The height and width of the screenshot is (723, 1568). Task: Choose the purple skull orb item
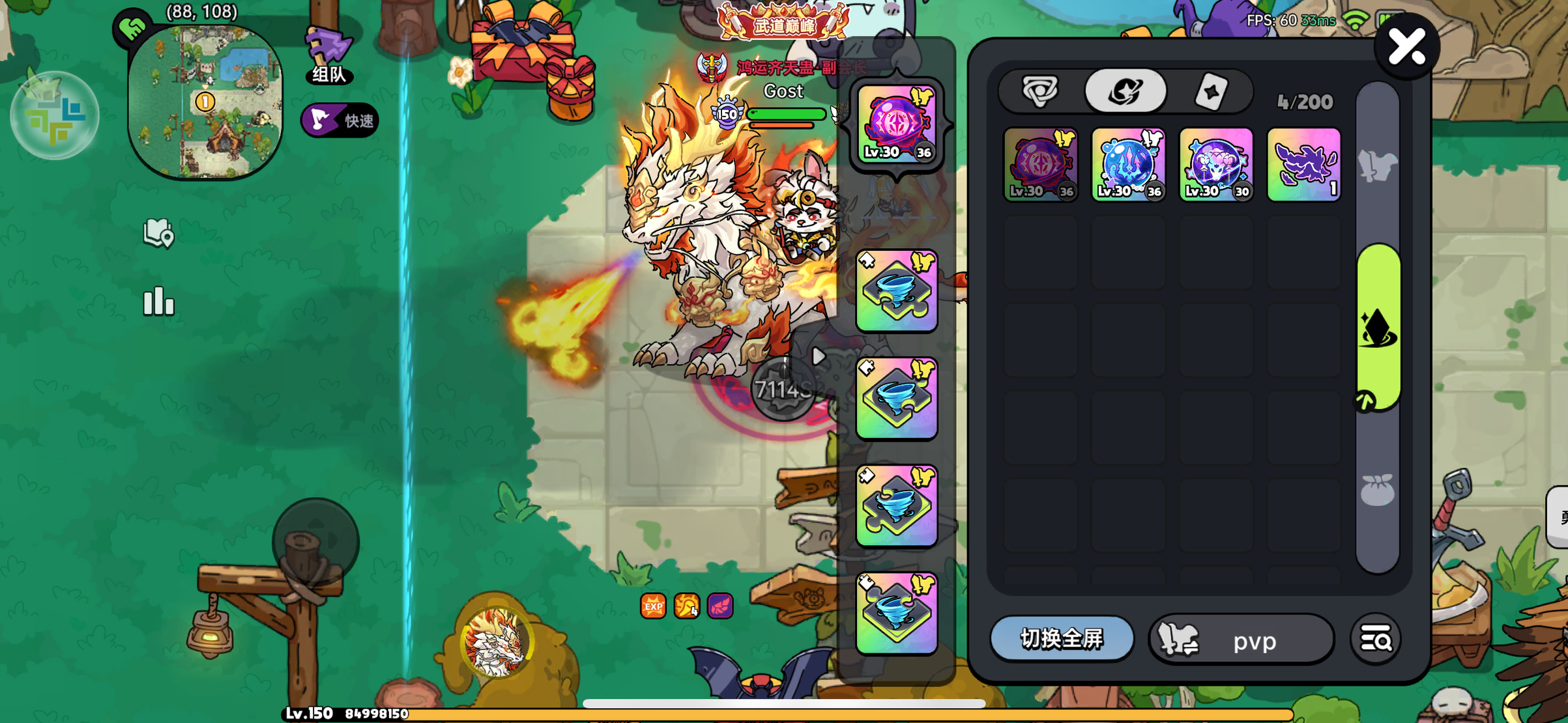[x=1216, y=164]
